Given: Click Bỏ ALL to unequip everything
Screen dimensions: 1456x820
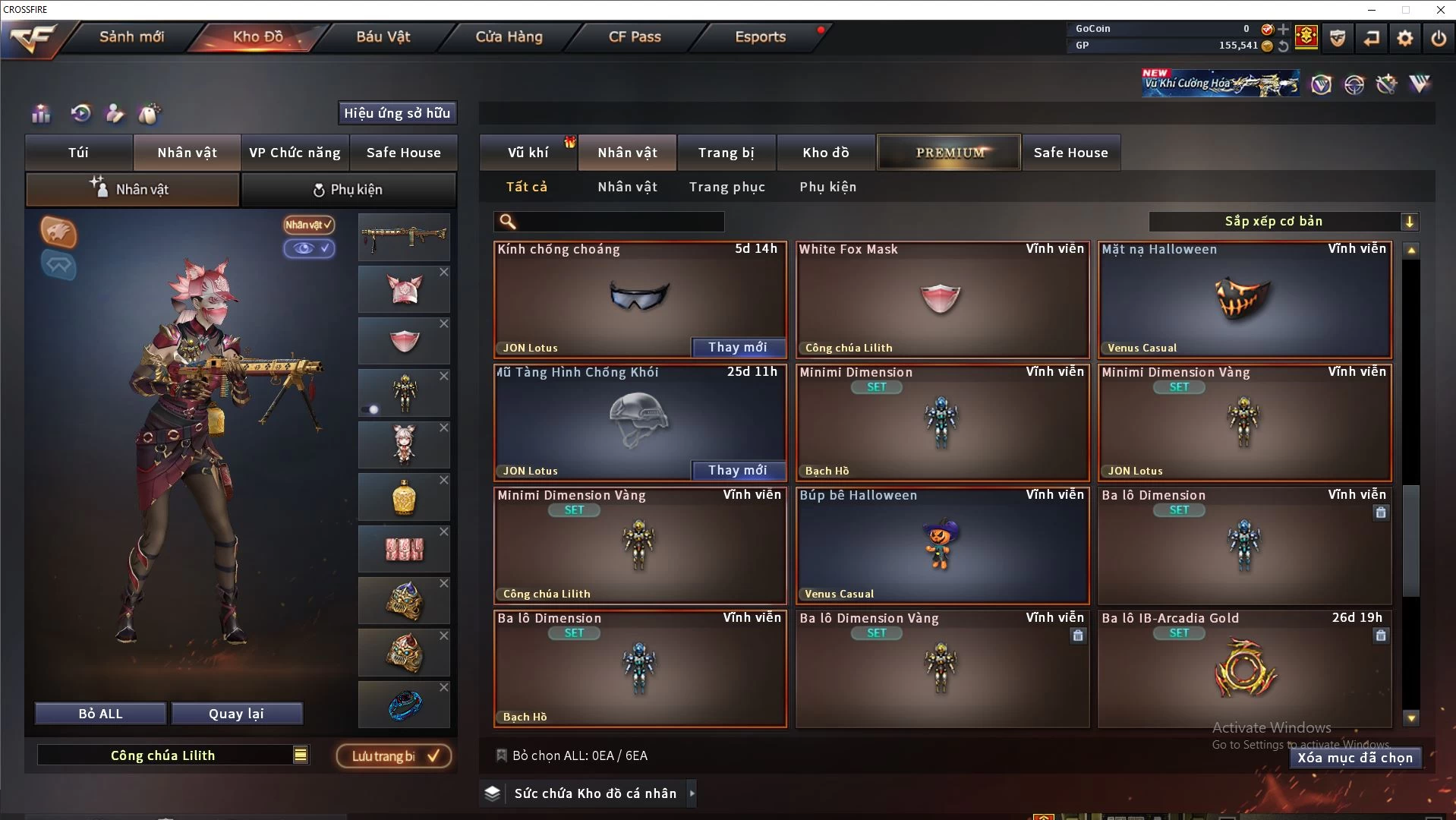Looking at the screenshot, I should 100,714.
